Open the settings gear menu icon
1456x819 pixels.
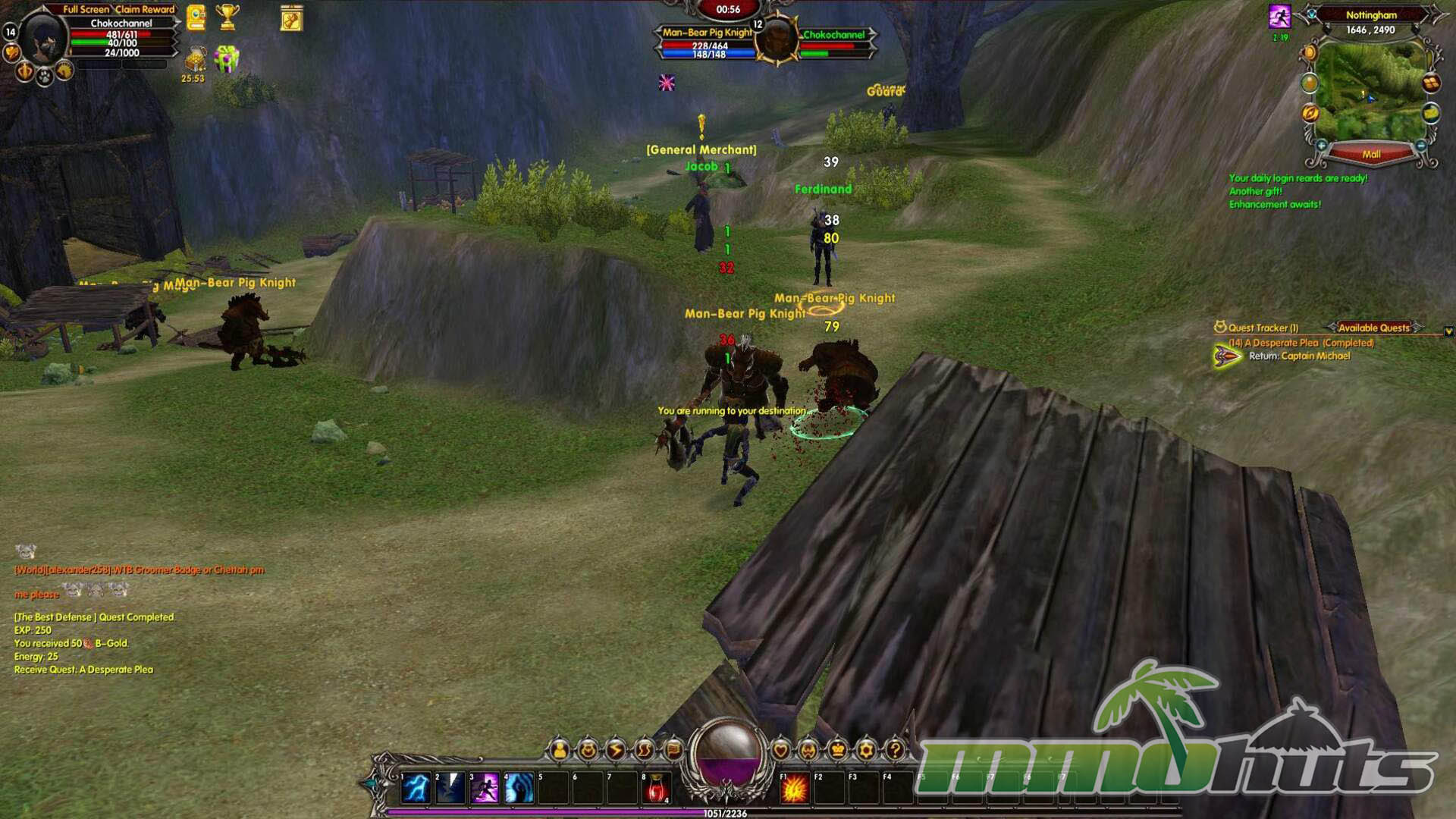[866, 750]
